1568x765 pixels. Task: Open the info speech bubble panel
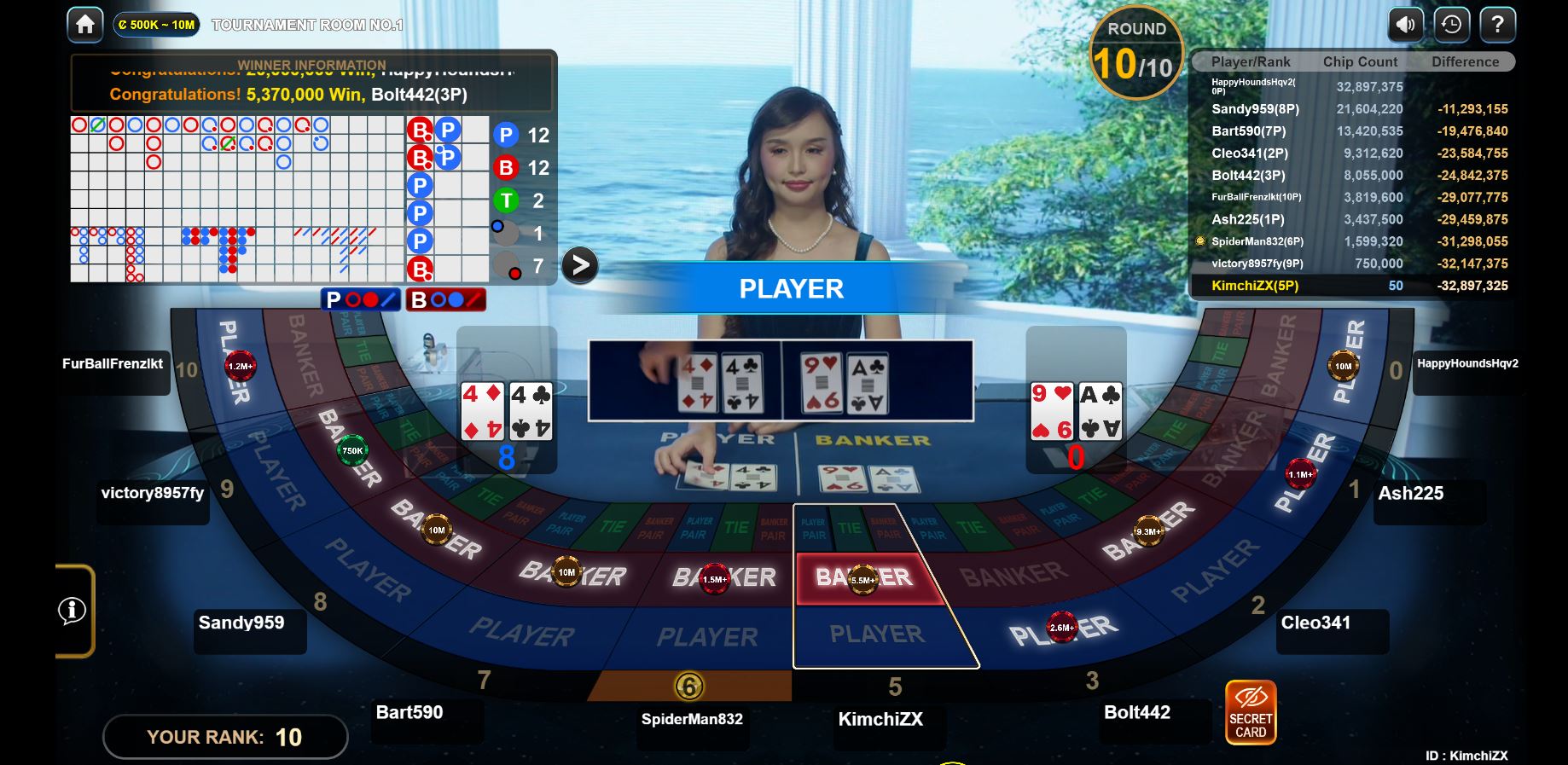(x=73, y=611)
